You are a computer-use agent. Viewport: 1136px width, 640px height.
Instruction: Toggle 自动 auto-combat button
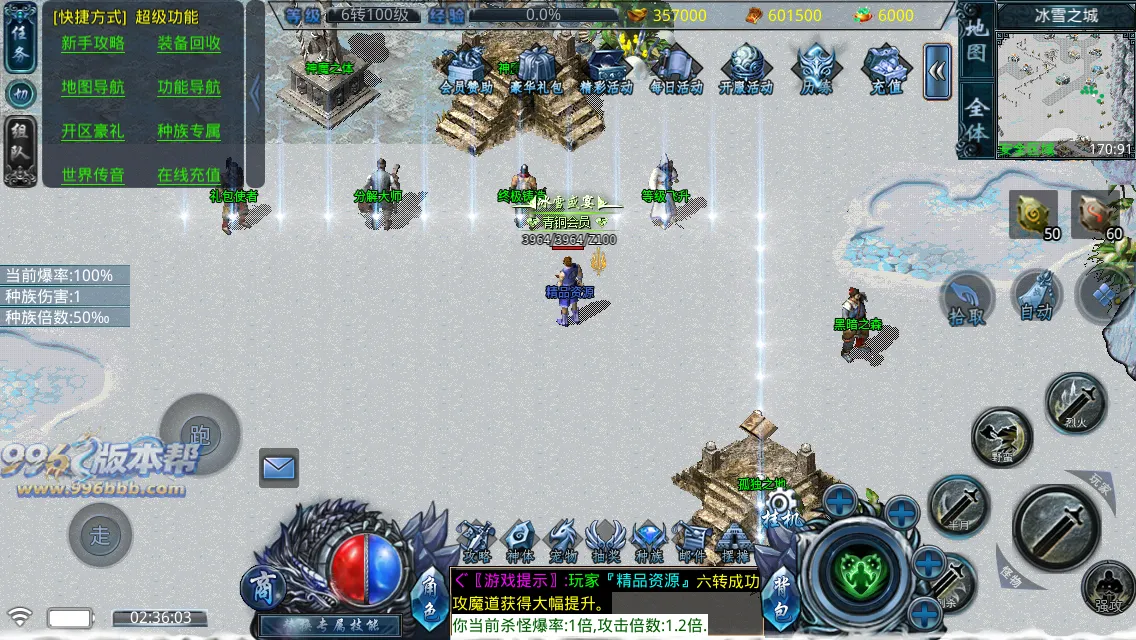coord(1036,297)
